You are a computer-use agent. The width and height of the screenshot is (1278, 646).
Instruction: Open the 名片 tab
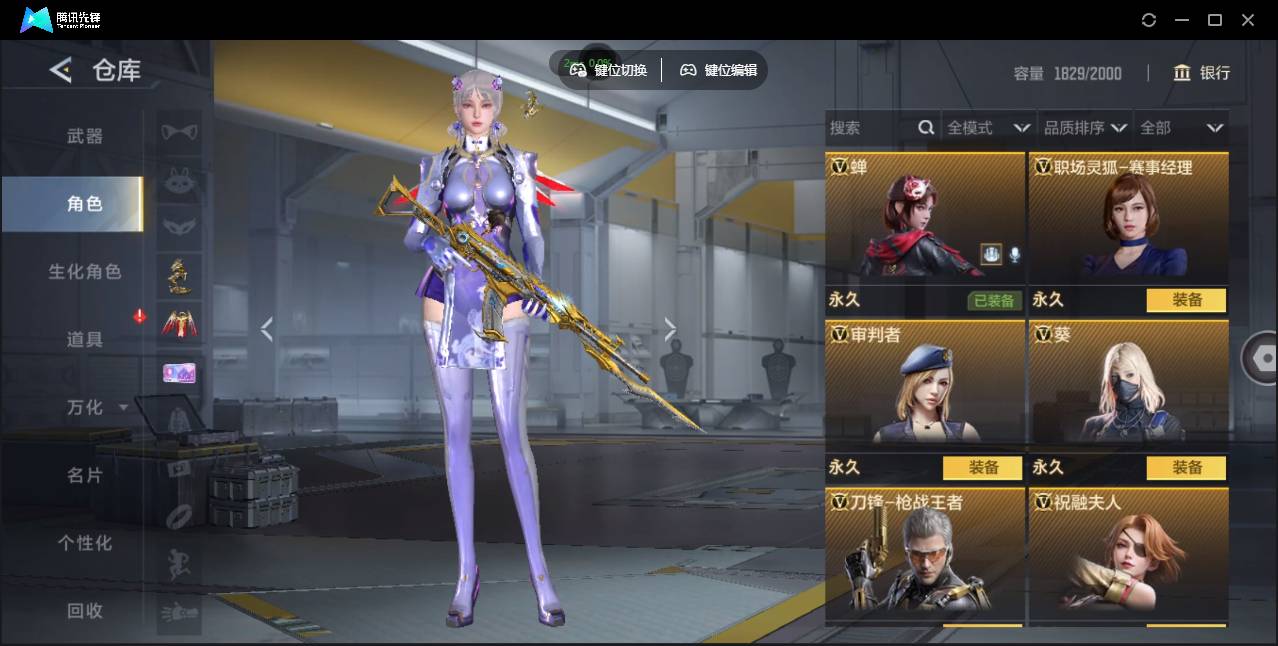pyautogui.click(x=84, y=475)
